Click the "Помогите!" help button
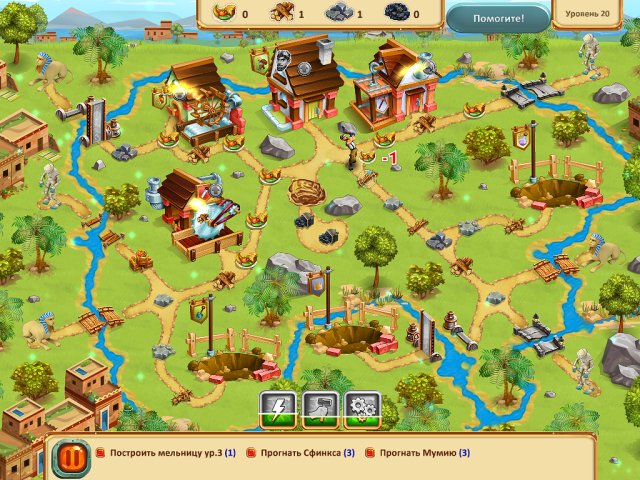640x480 pixels. pos(498,17)
